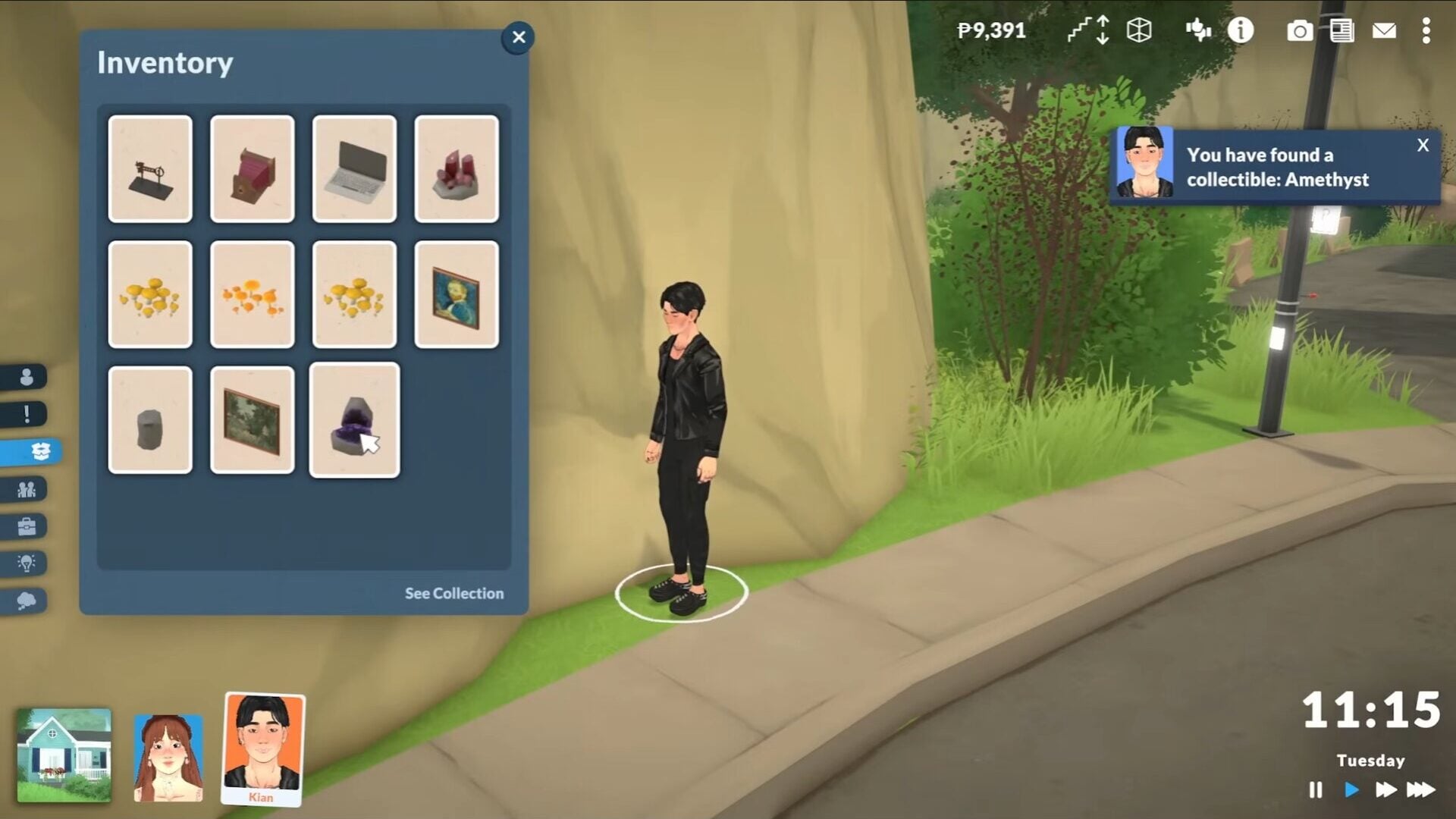Take a screenshot with the camera icon

[1301, 31]
